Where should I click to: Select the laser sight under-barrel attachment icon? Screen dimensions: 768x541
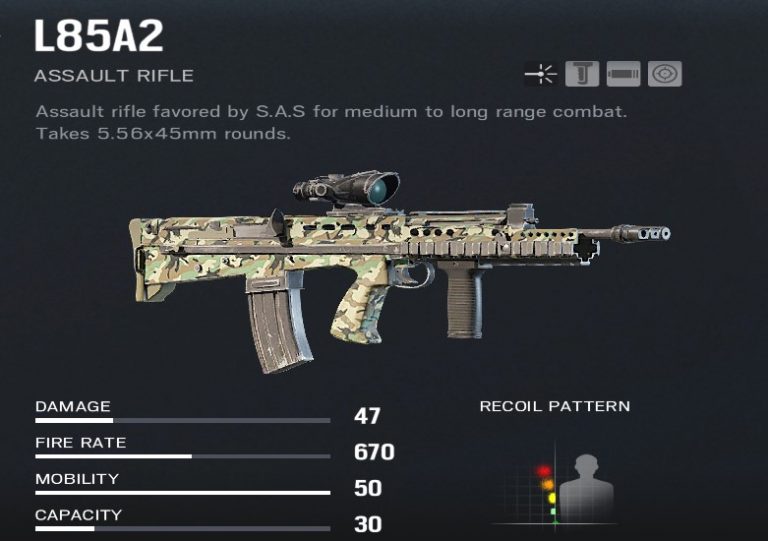click(540, 74)
